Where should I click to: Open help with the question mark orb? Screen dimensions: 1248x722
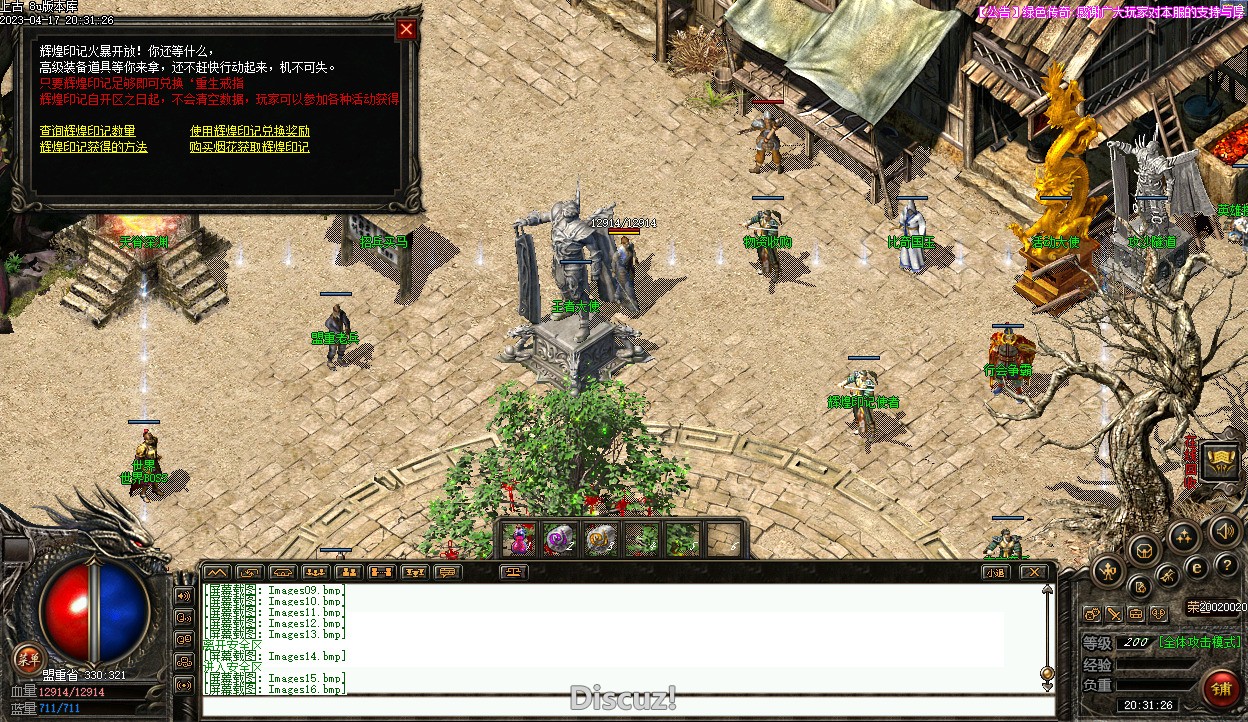tap(1226, 566)
